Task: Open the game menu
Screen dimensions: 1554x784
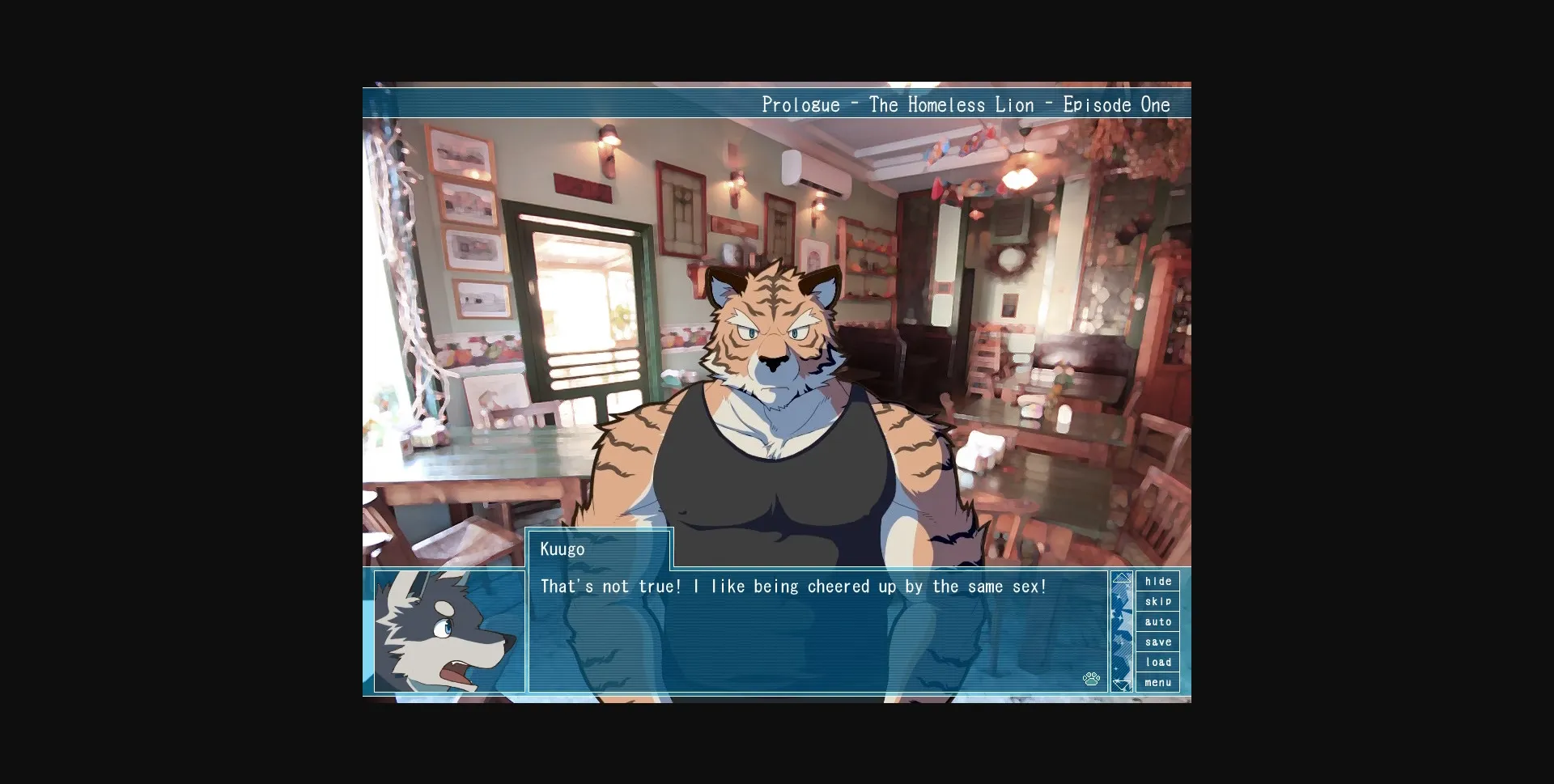Action: tap(1158, 682)
